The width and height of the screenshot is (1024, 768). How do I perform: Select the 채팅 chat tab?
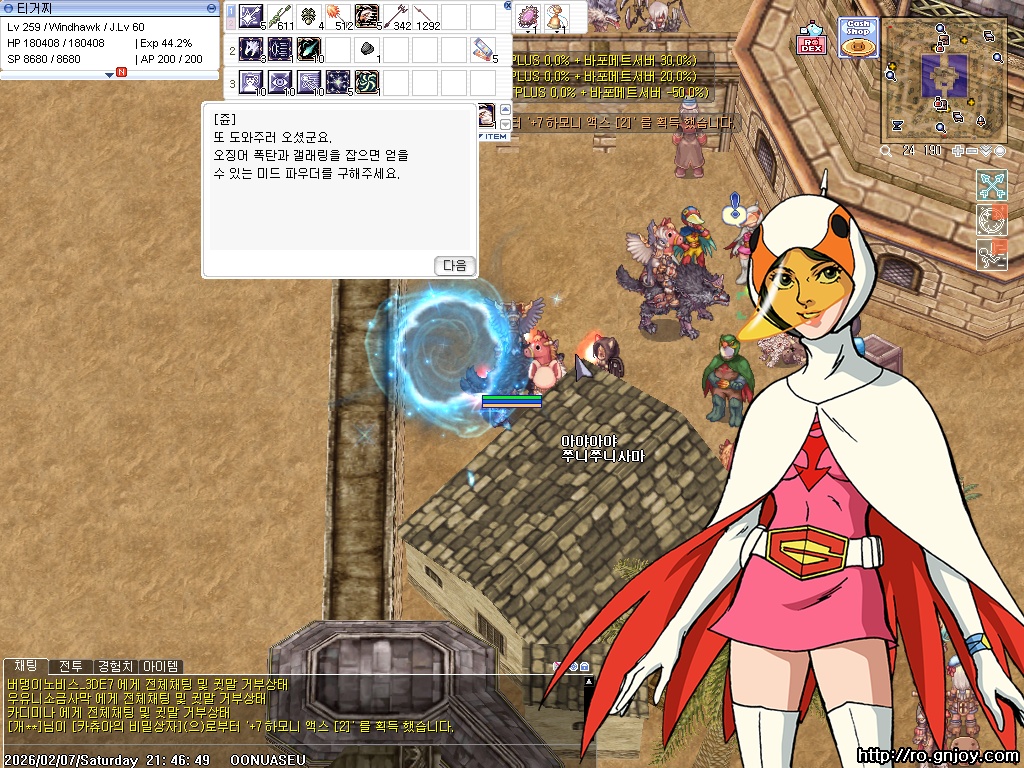coord(25,666)
